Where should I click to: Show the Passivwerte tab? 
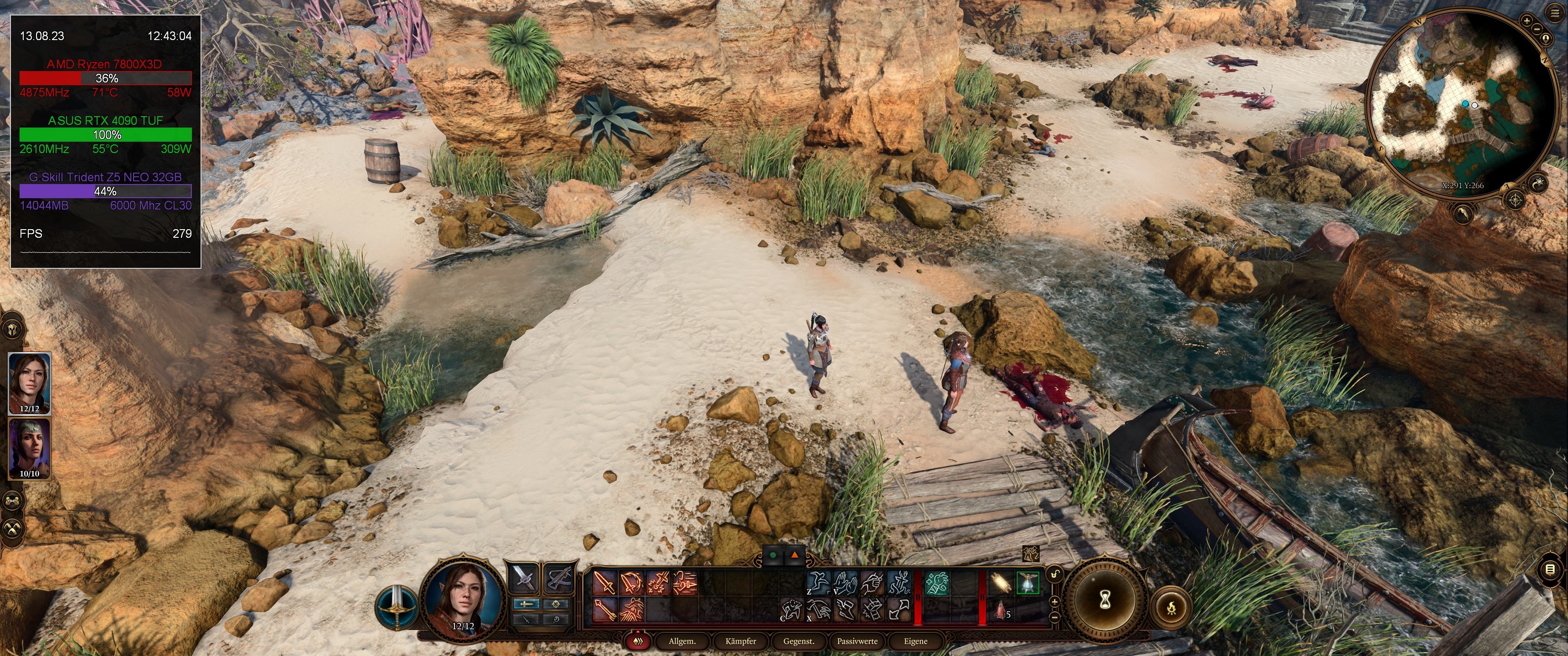[x=857, y=641]
